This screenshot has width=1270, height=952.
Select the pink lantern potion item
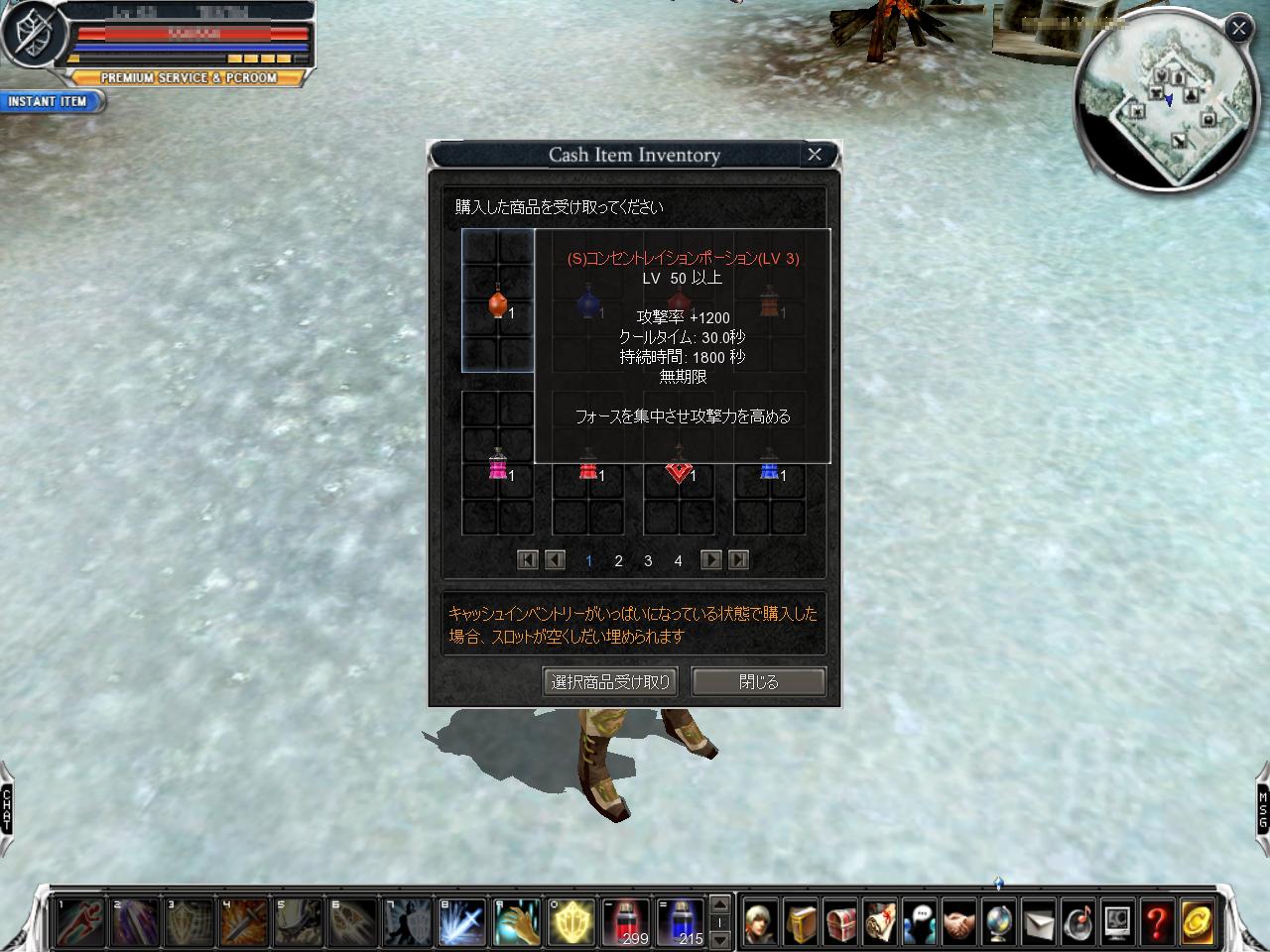coord(497,465)
